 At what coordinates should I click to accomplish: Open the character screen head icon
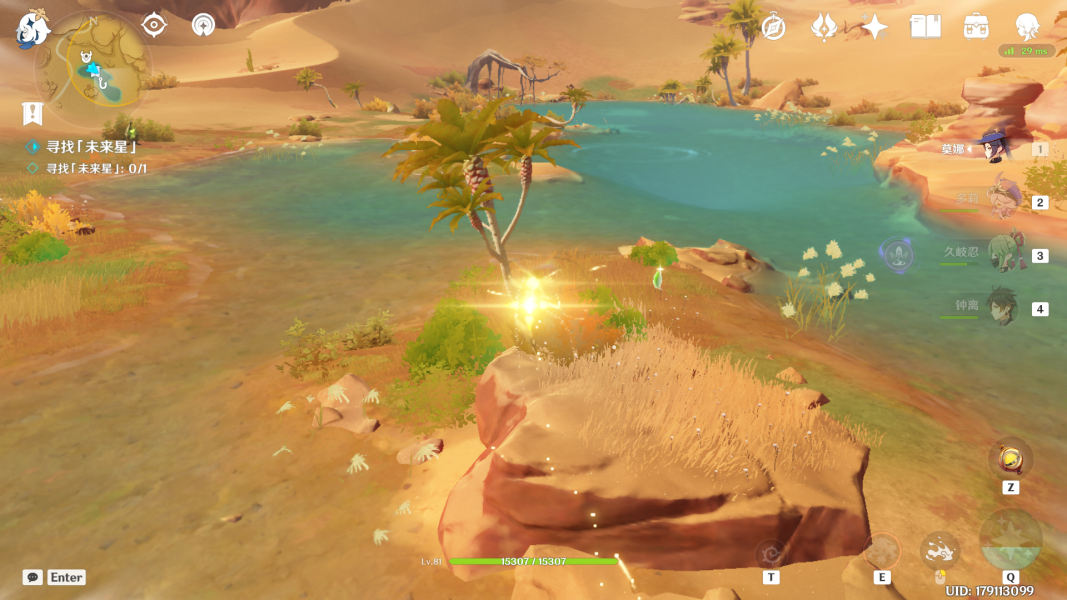(x=1027, y=27)
